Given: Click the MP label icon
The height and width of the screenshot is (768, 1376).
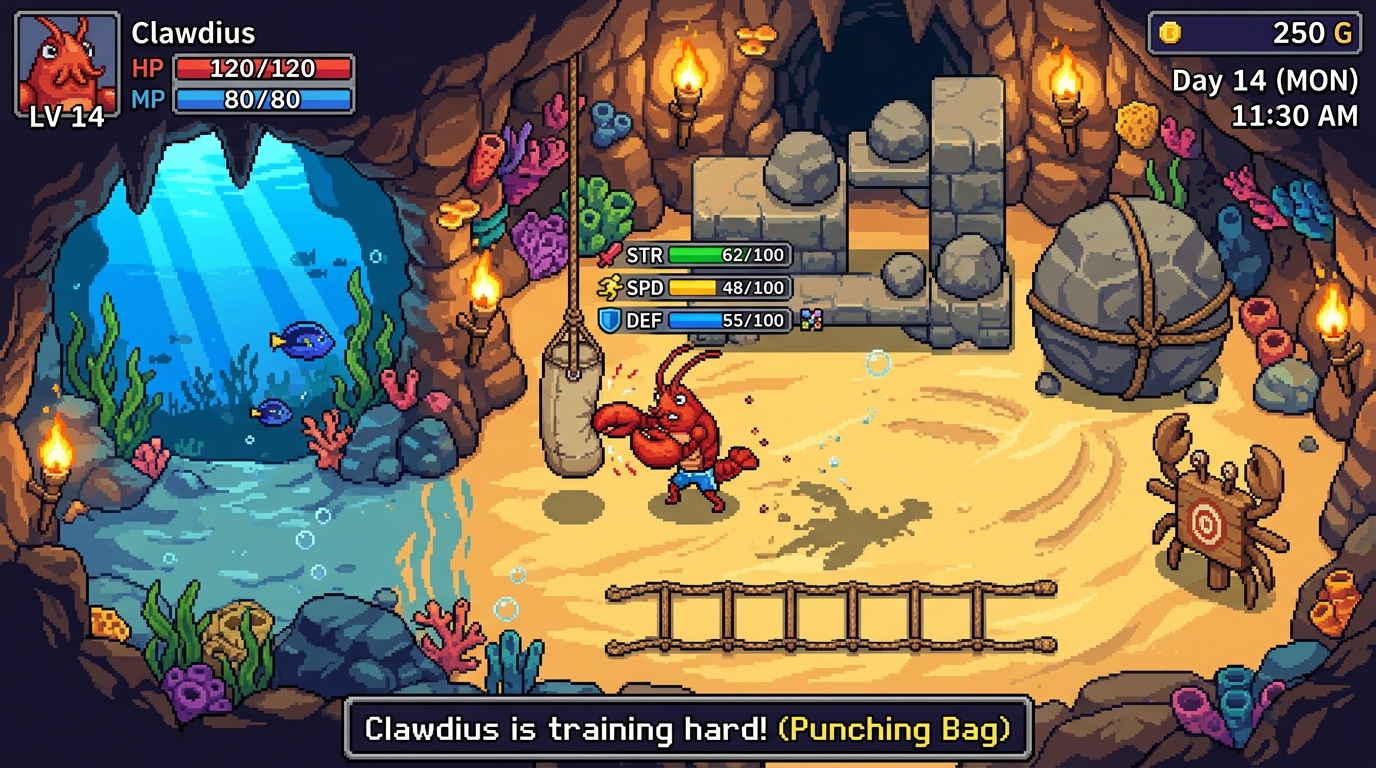Looking at the screenshot, I should coord(146,98).
